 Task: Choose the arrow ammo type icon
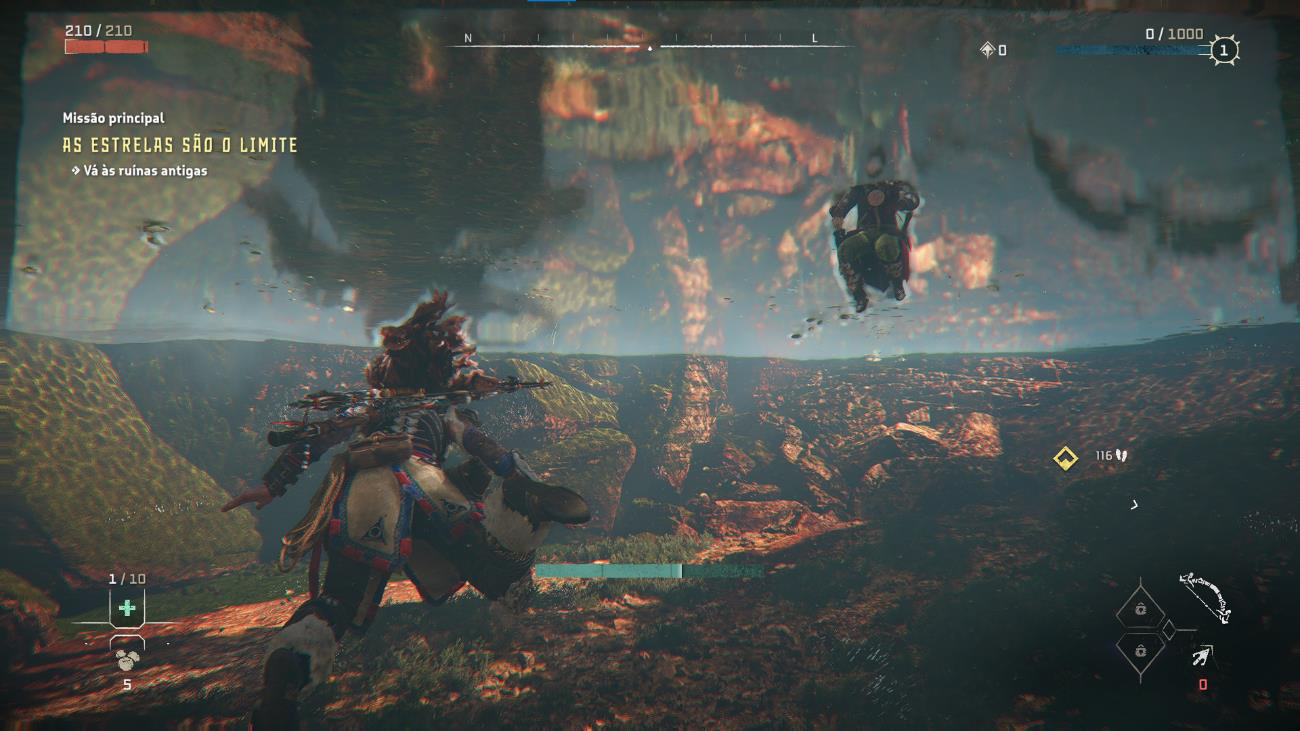tap(1202, 656)
